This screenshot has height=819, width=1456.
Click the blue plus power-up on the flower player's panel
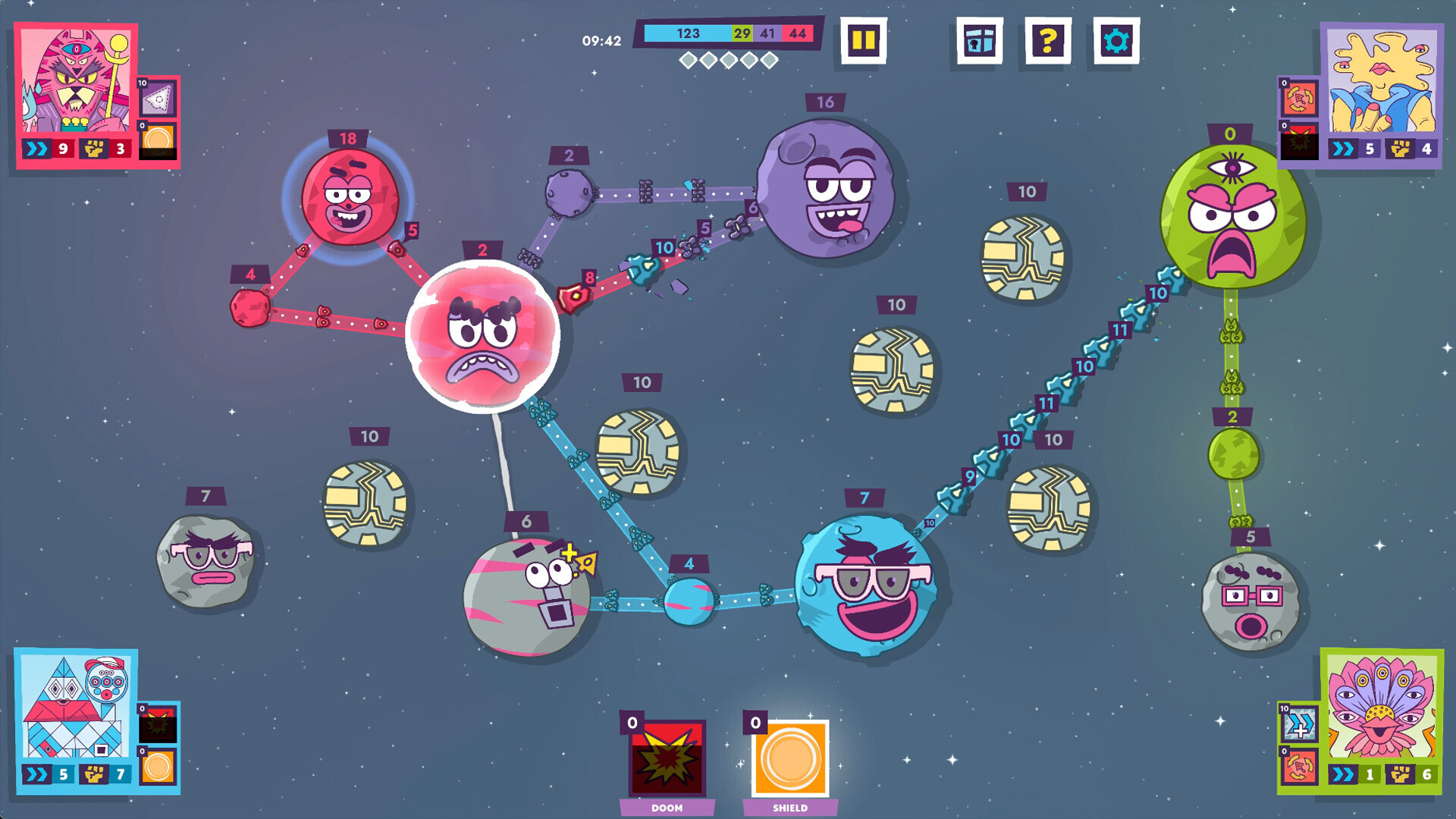tap(1300, 722)
